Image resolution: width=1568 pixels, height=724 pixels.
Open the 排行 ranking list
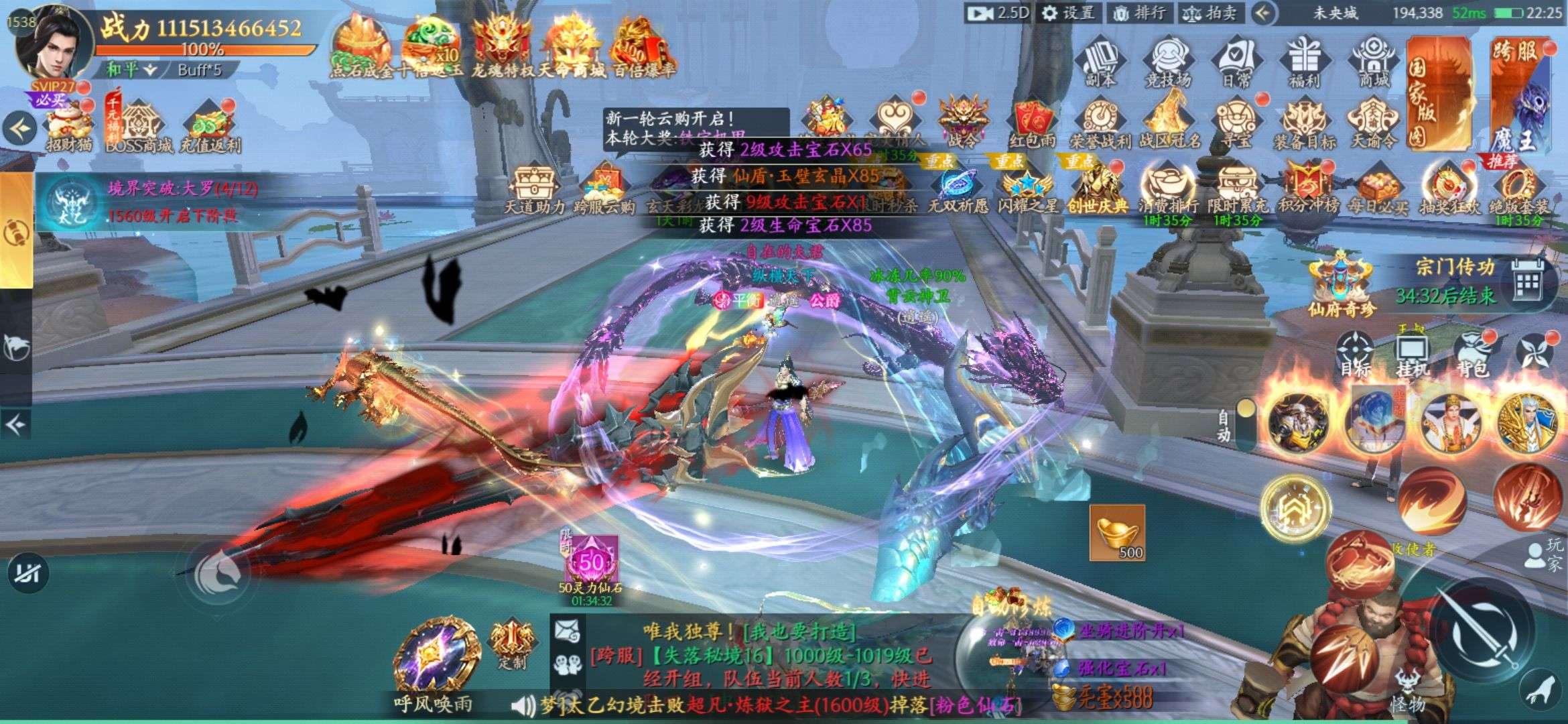1140,13
